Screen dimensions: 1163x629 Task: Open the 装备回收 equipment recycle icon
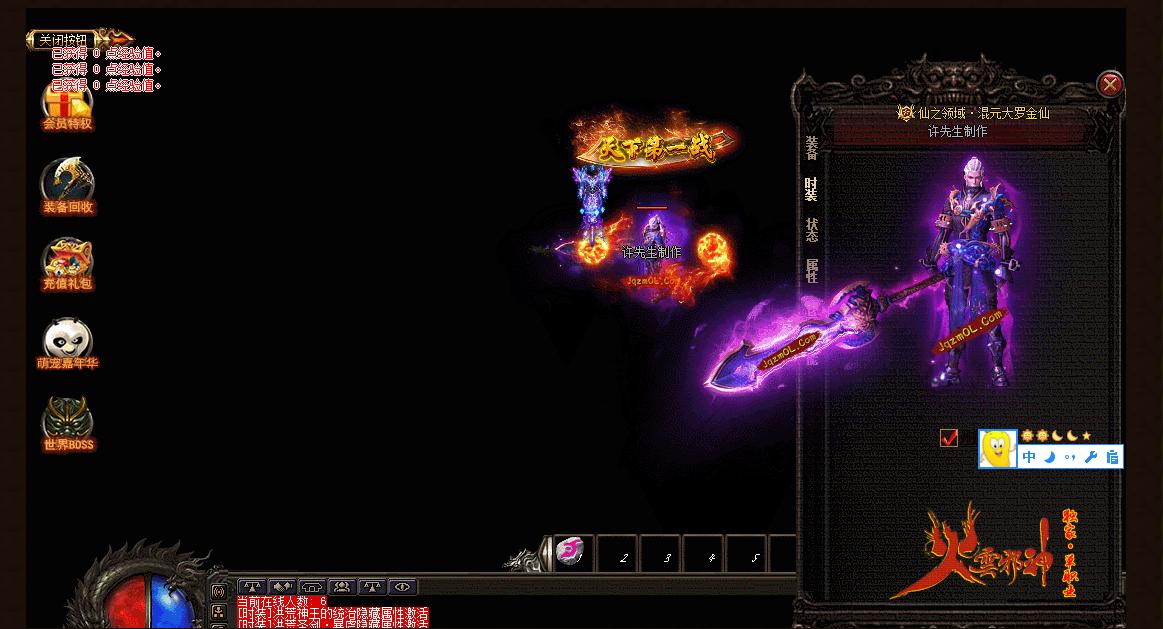tap(67, 185)
